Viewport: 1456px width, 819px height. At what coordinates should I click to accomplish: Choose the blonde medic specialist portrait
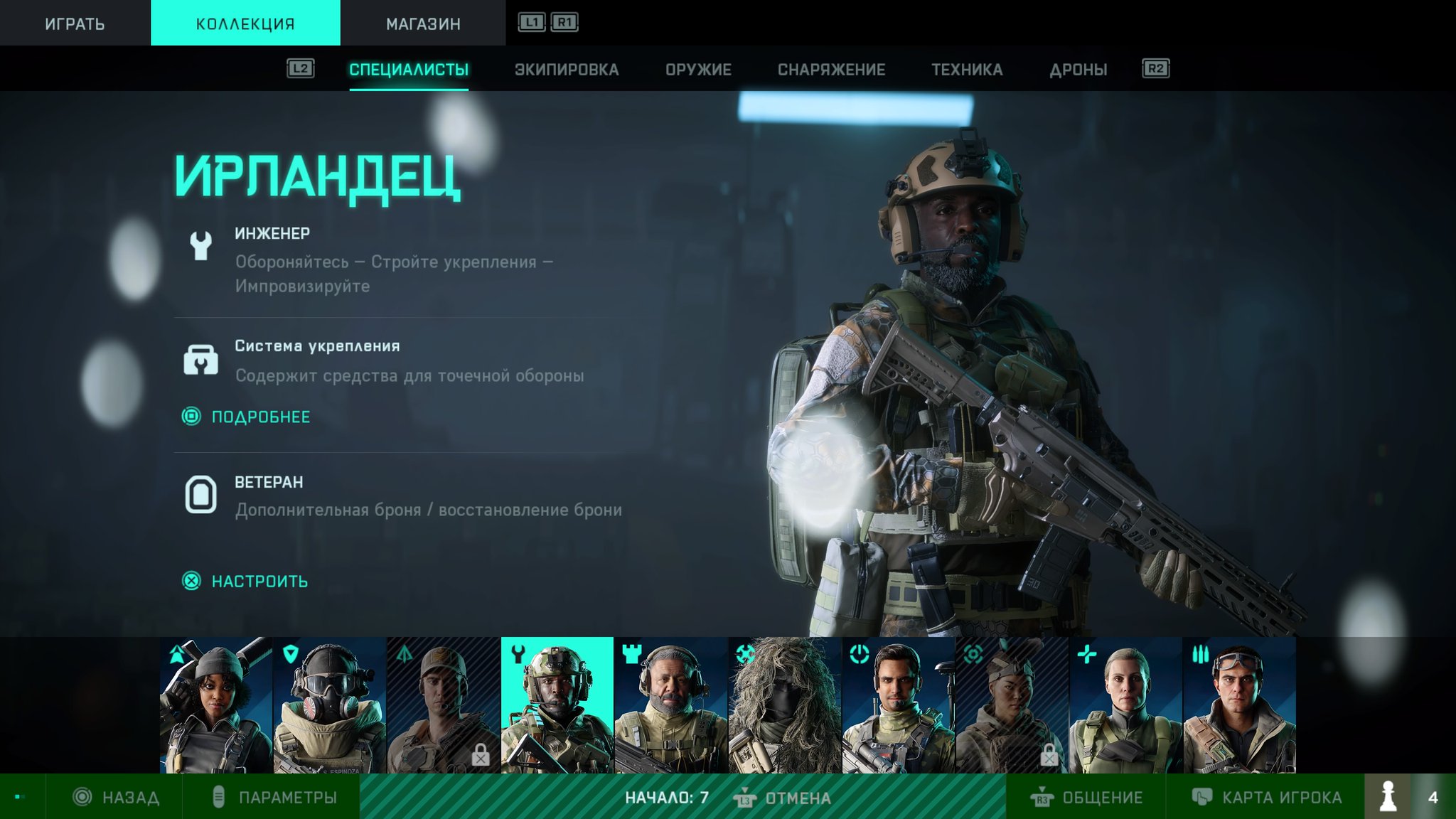point(1126,705)
